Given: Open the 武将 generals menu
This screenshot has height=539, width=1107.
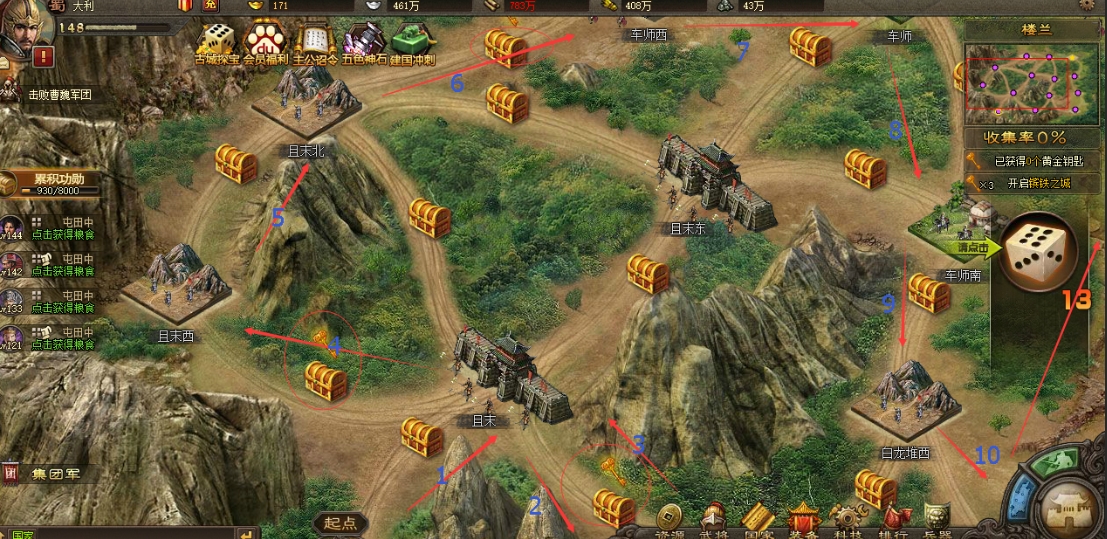Looking at the screenshot, I should pyautogui.click(x=713, y=521).
